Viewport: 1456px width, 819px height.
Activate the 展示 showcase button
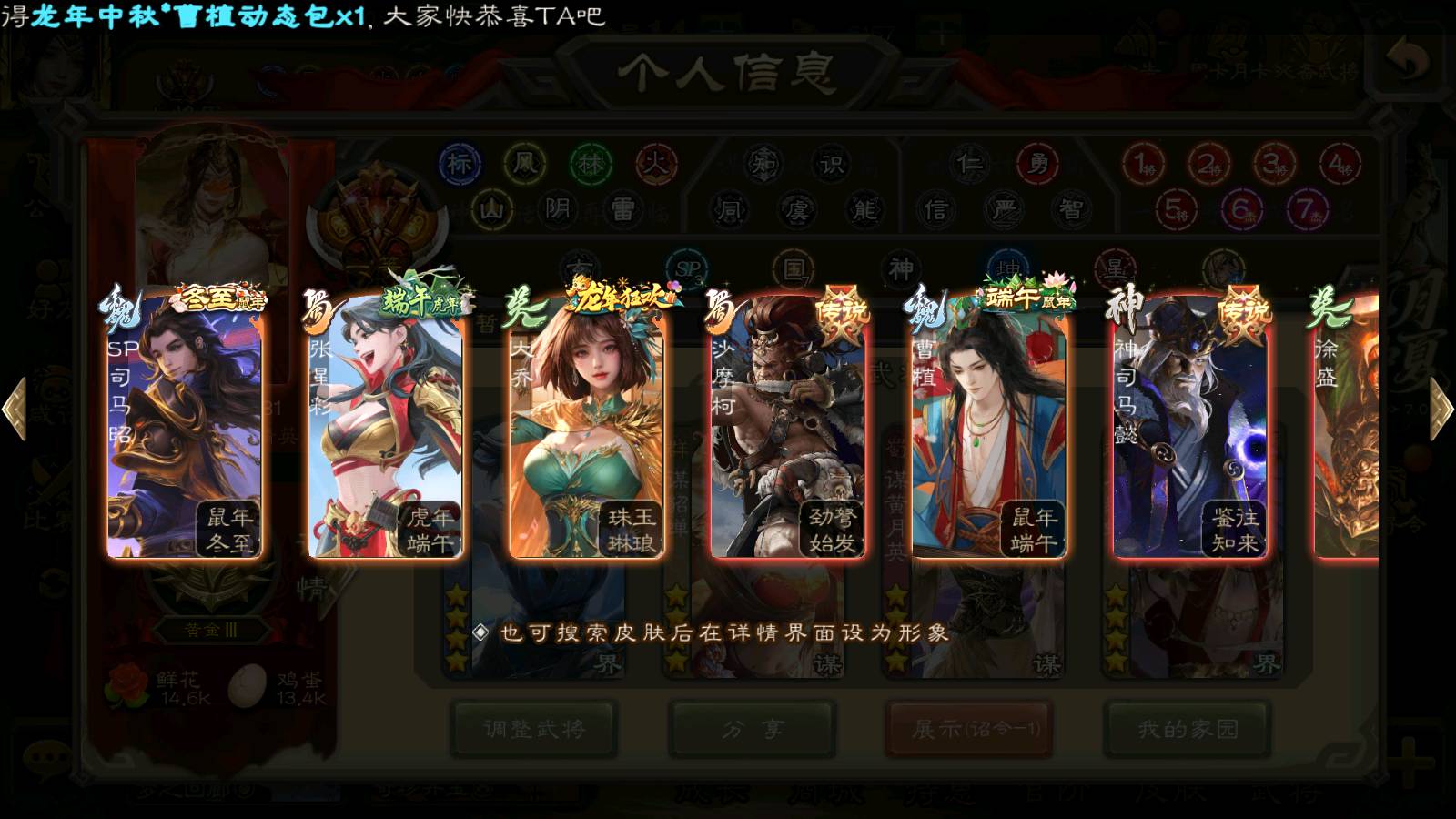[970, 729]
